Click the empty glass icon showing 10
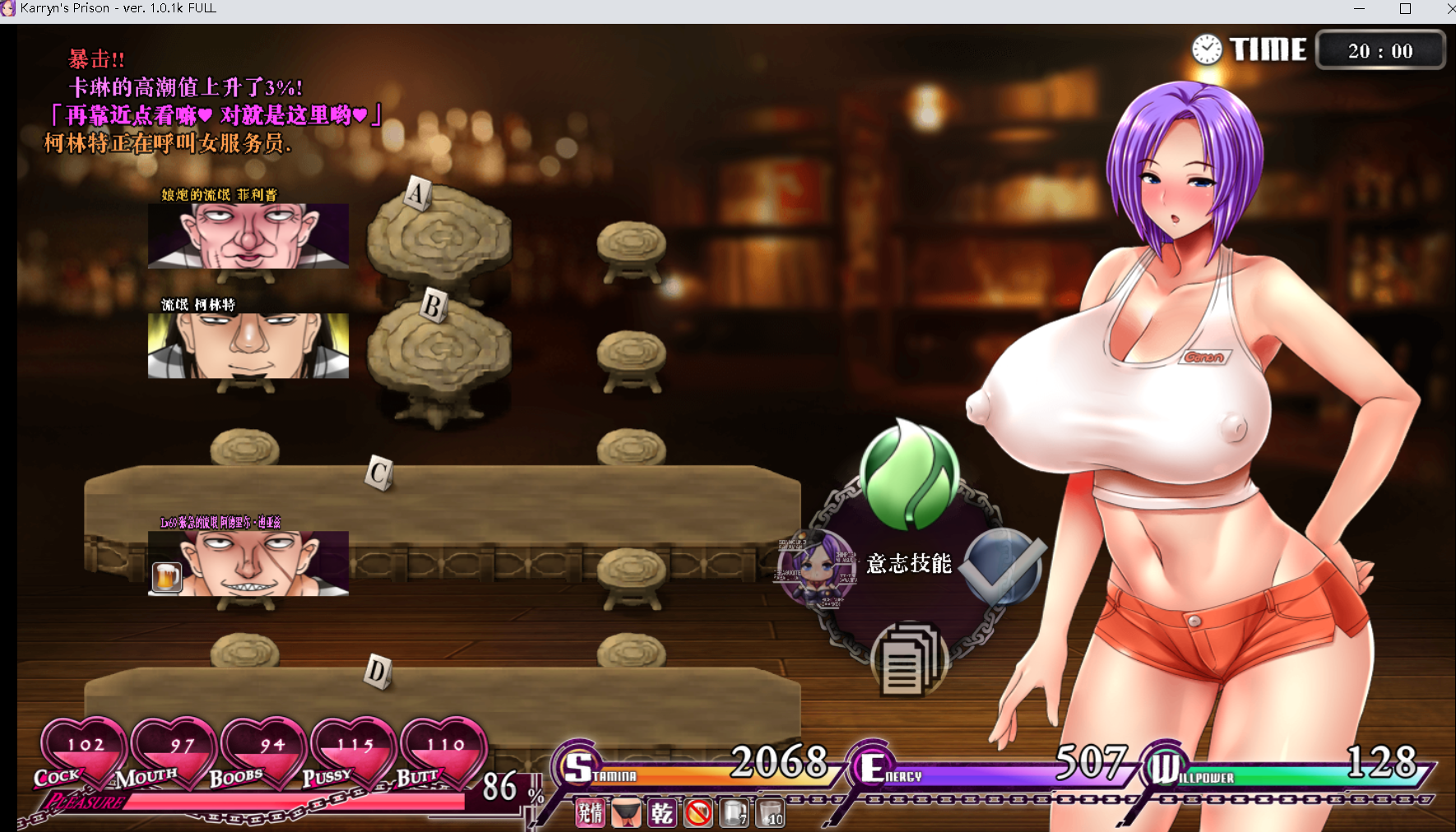This screenshot has width=1456, height=832. (x=771, y=813)
